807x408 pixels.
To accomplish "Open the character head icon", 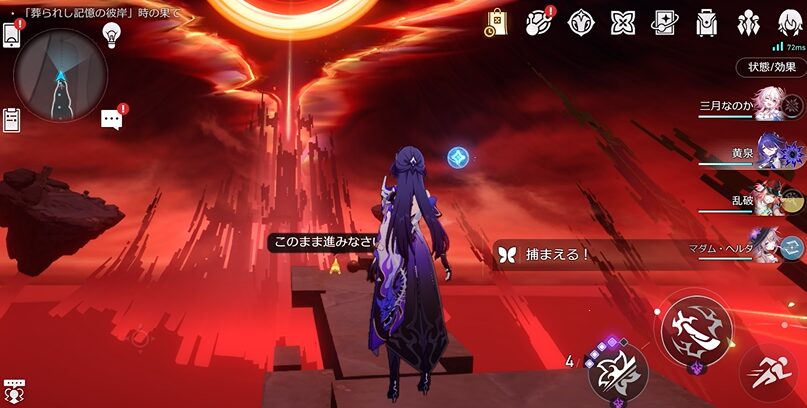I will pyautogui.click(x=788, y=22).
